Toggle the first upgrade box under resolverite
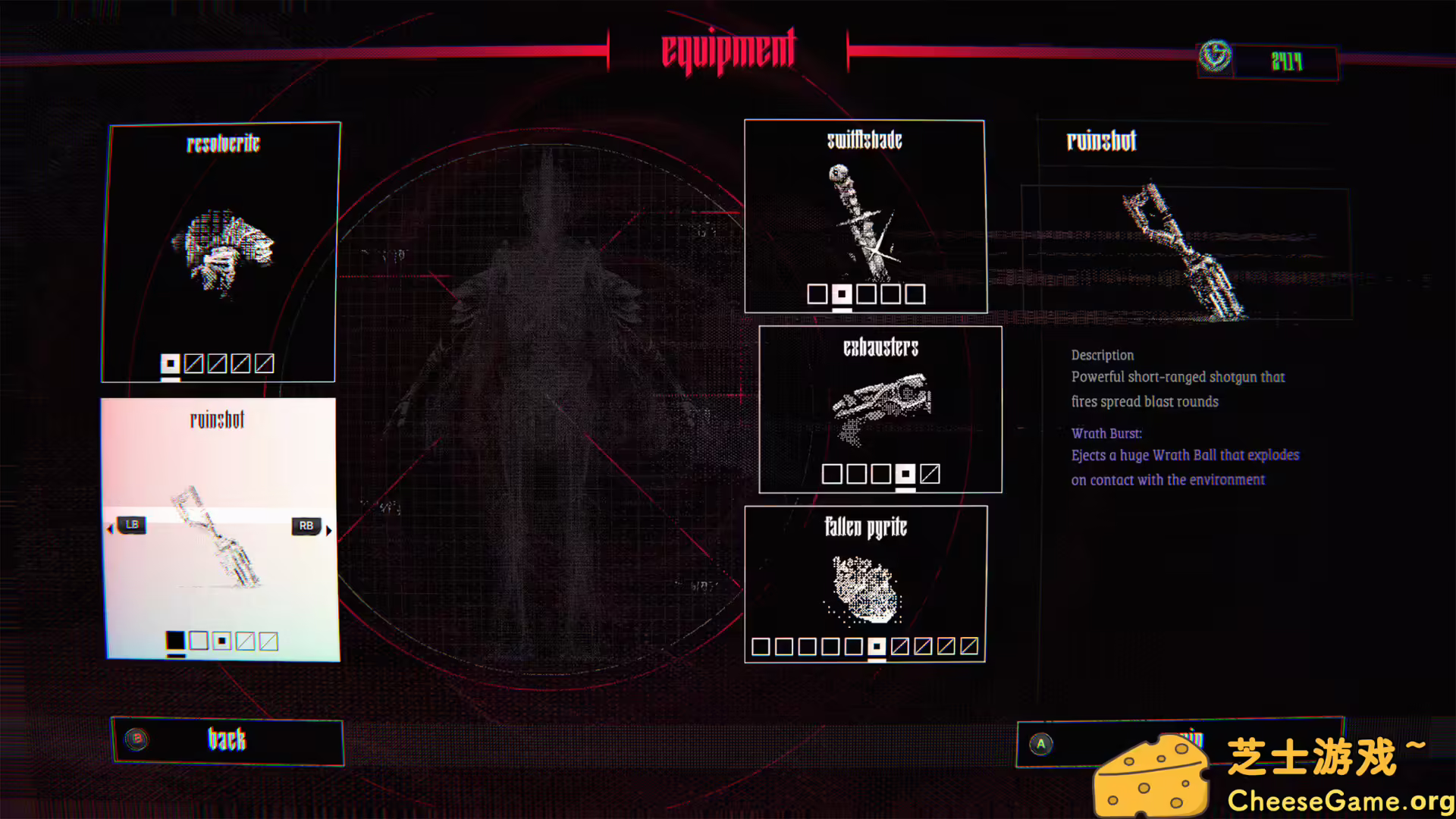Viewport: 1456px width, 819px height. (170, 363)
